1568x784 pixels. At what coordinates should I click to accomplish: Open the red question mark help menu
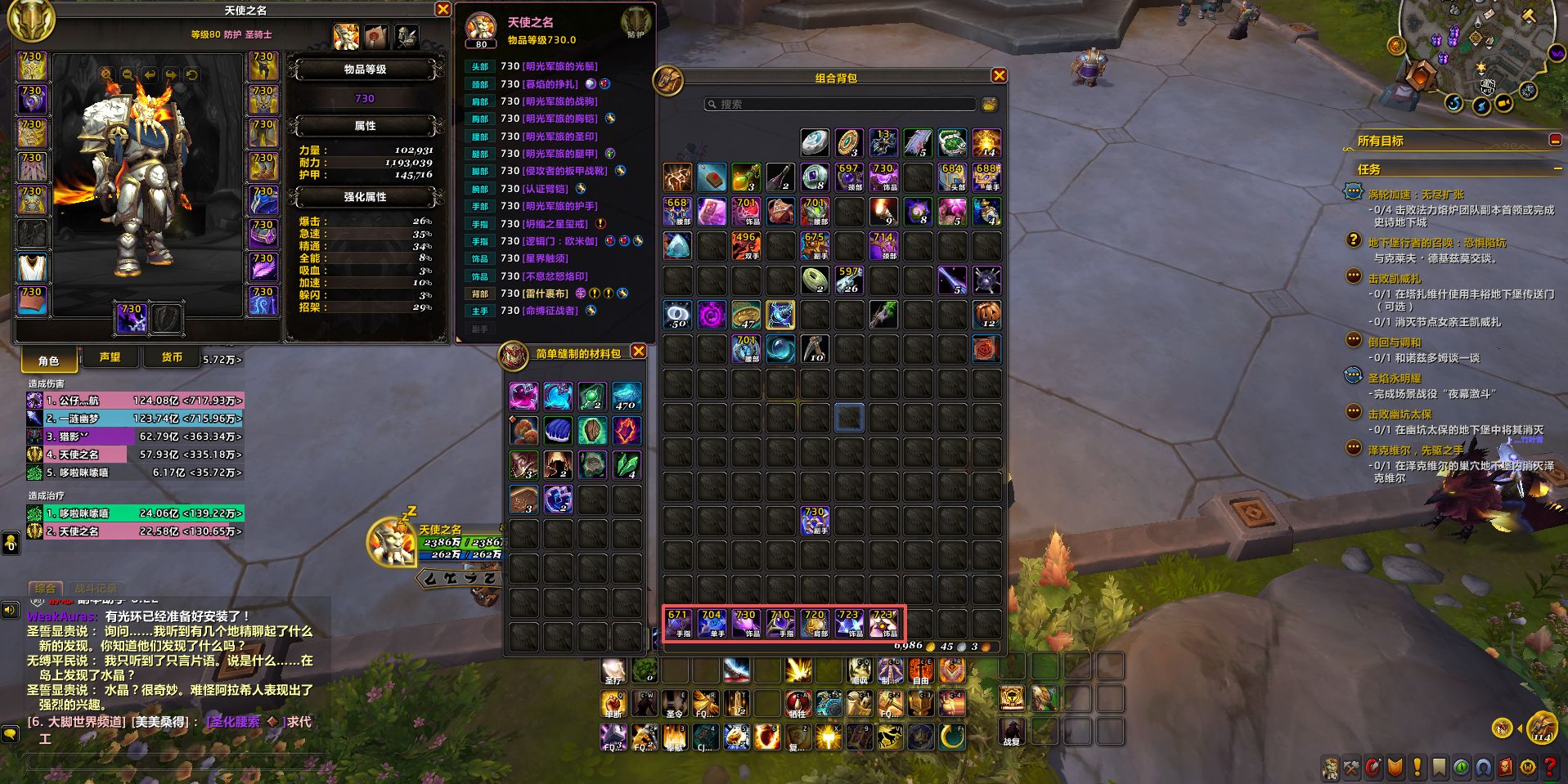[x=1549, y=768]
